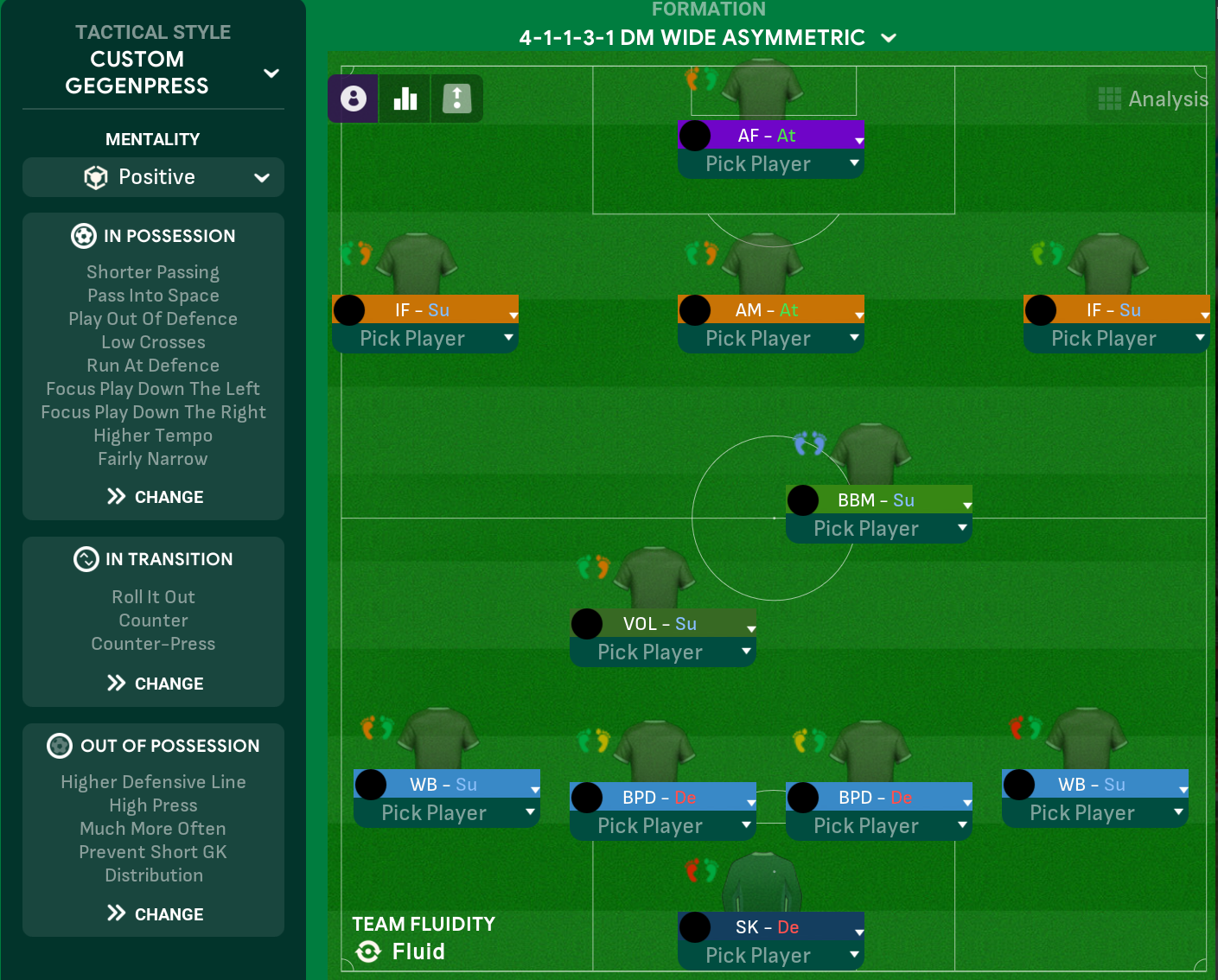Click the BBM's blue foot icons
This screenshot has width=1218, height=980.
(x=808, y=443)
